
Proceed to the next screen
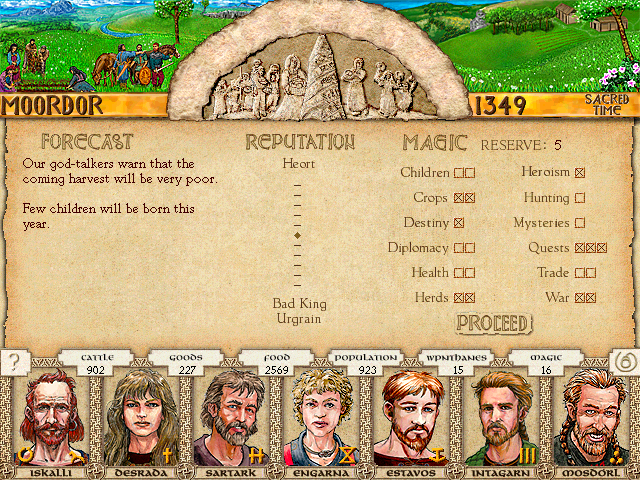(494, 323)
